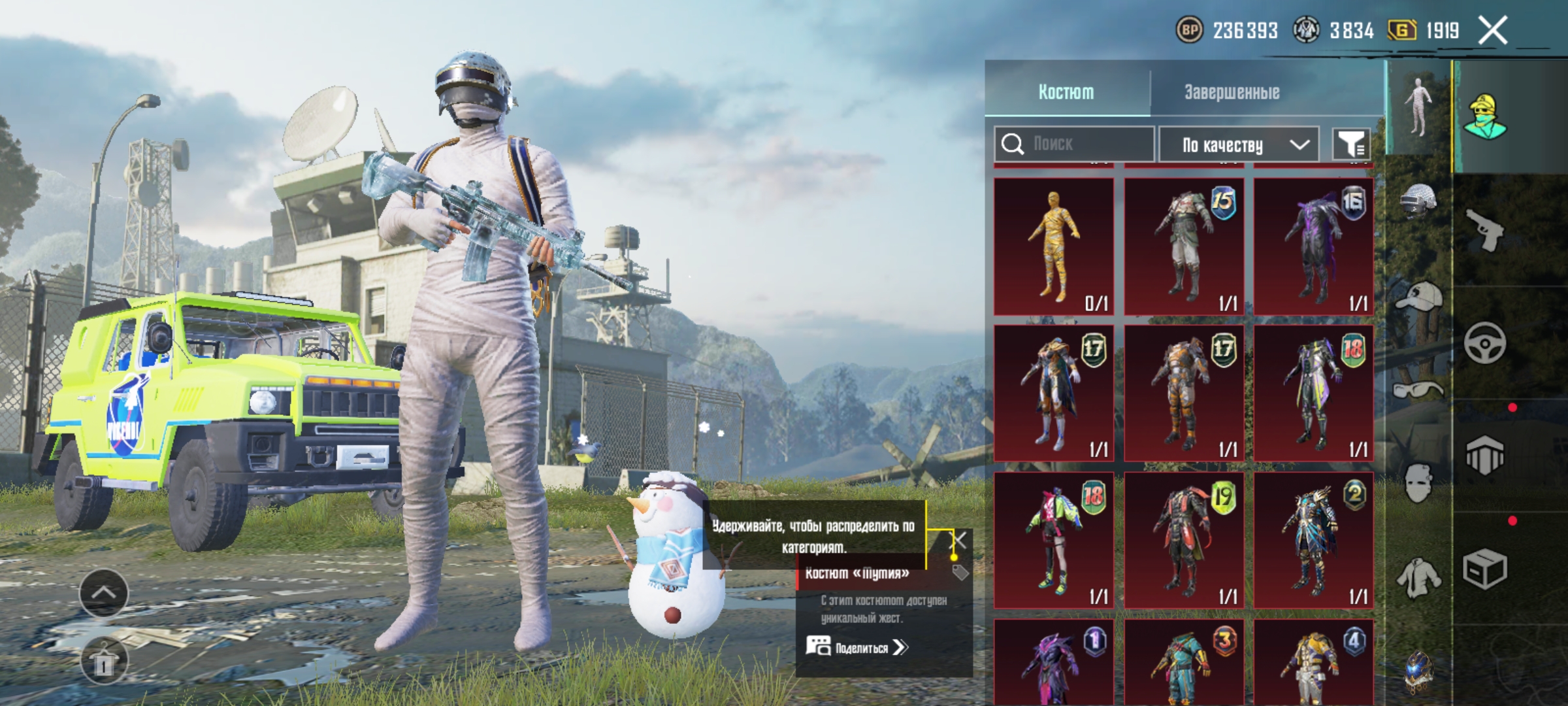Select the glasses category icon
1568x706 pixels.
click(x=1418, y=391)
